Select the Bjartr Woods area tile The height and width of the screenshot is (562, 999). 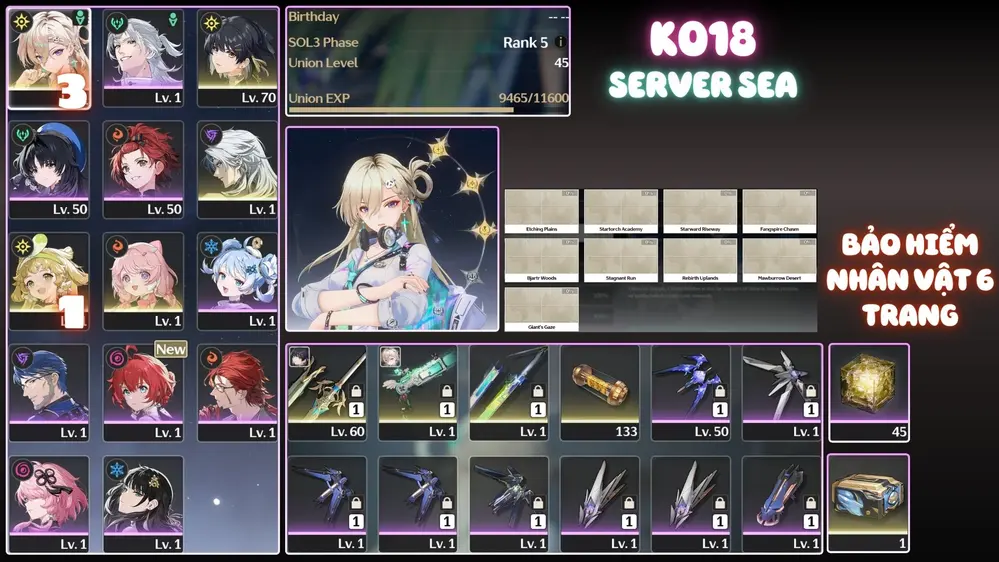(x=542, y=260)
